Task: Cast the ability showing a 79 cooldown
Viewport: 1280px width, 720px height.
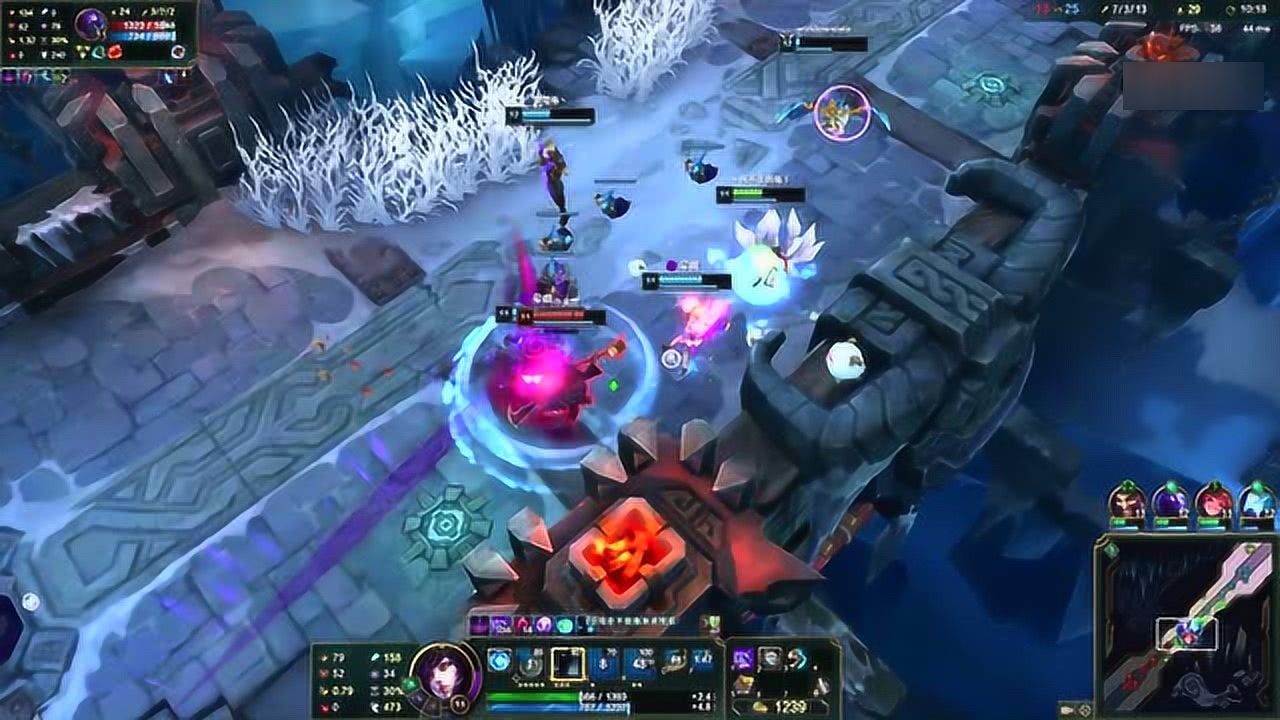Action: click(x=604, y=663)
